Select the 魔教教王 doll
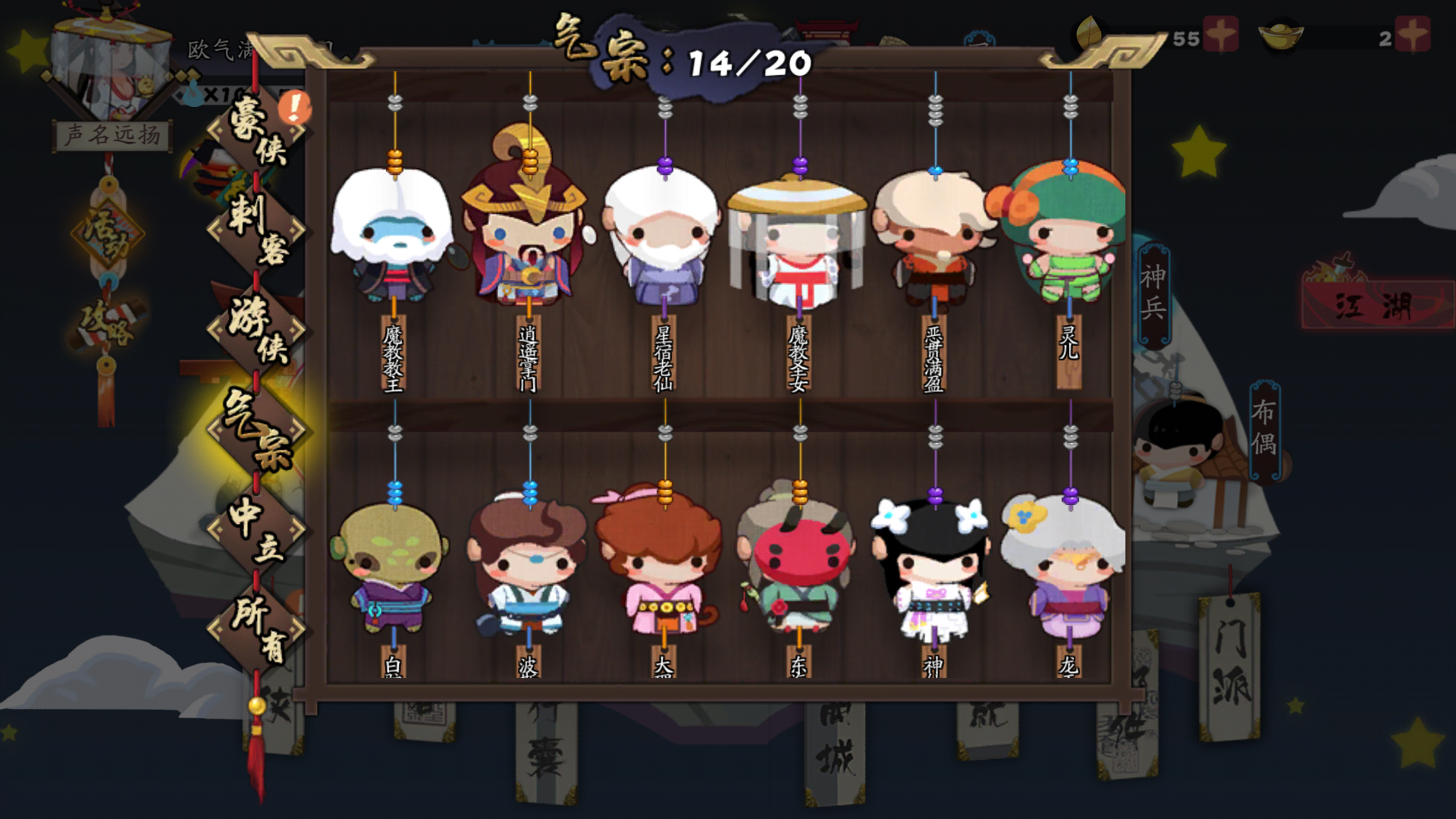Screen dimensions: 1456x819 tap(393, 235)
